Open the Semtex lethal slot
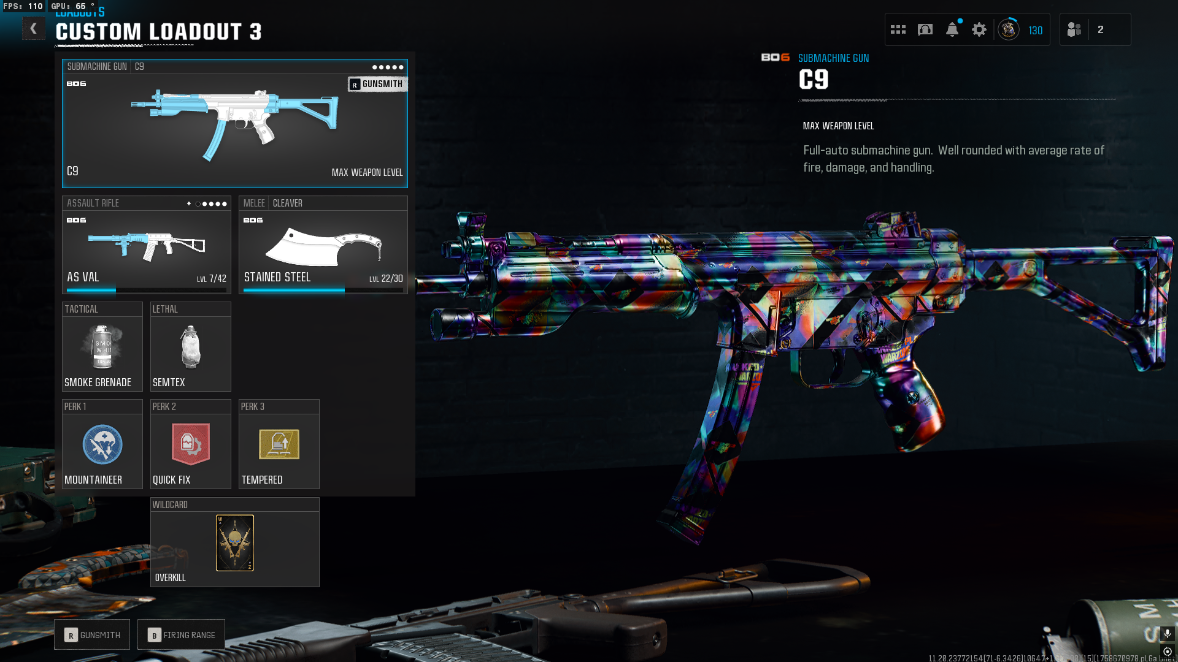Viewport: 1178px width, 662px height. tap(190, 347)
